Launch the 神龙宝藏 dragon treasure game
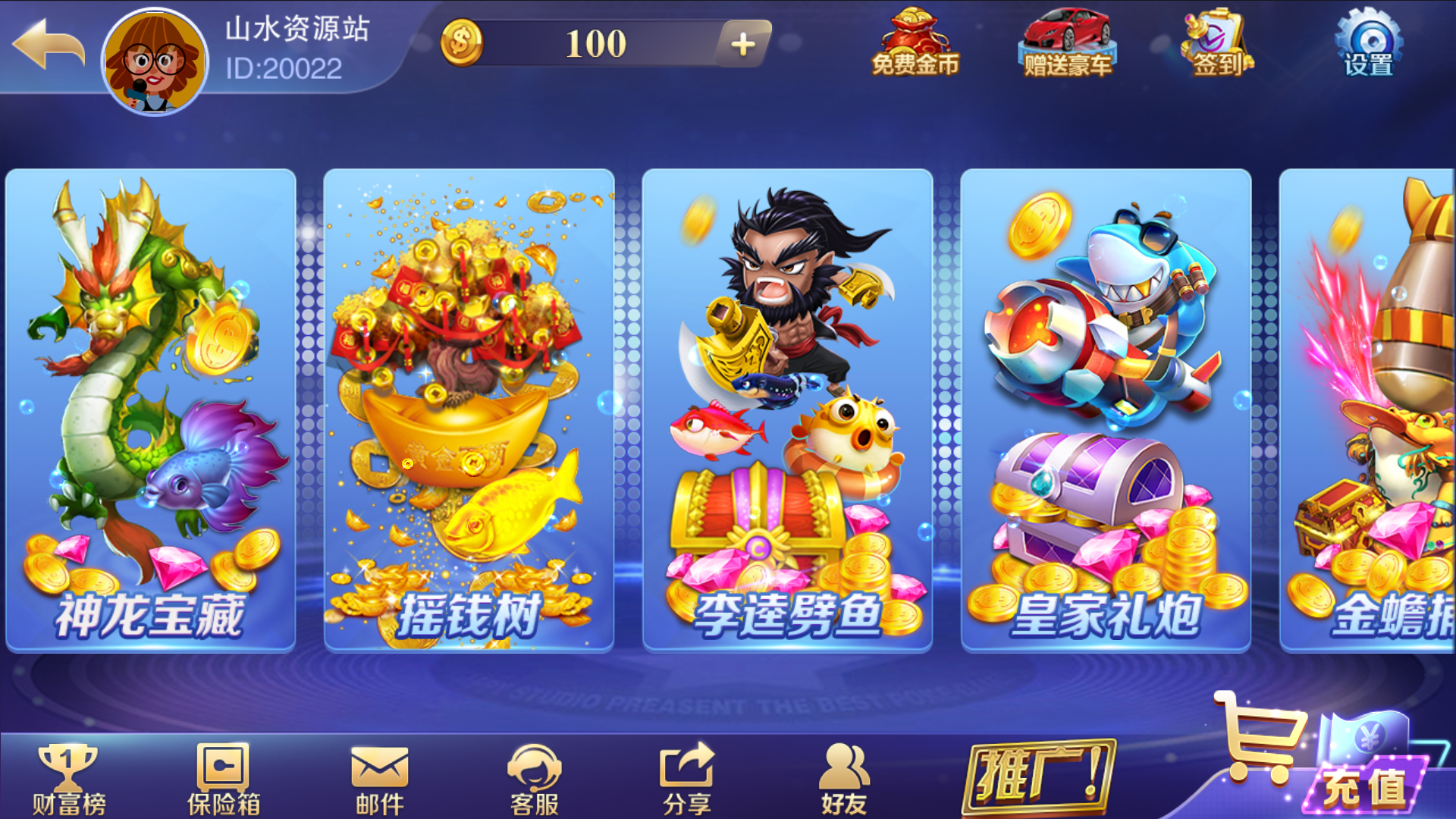The width and height of the screenshot is (1456, 819). (149, 409)
